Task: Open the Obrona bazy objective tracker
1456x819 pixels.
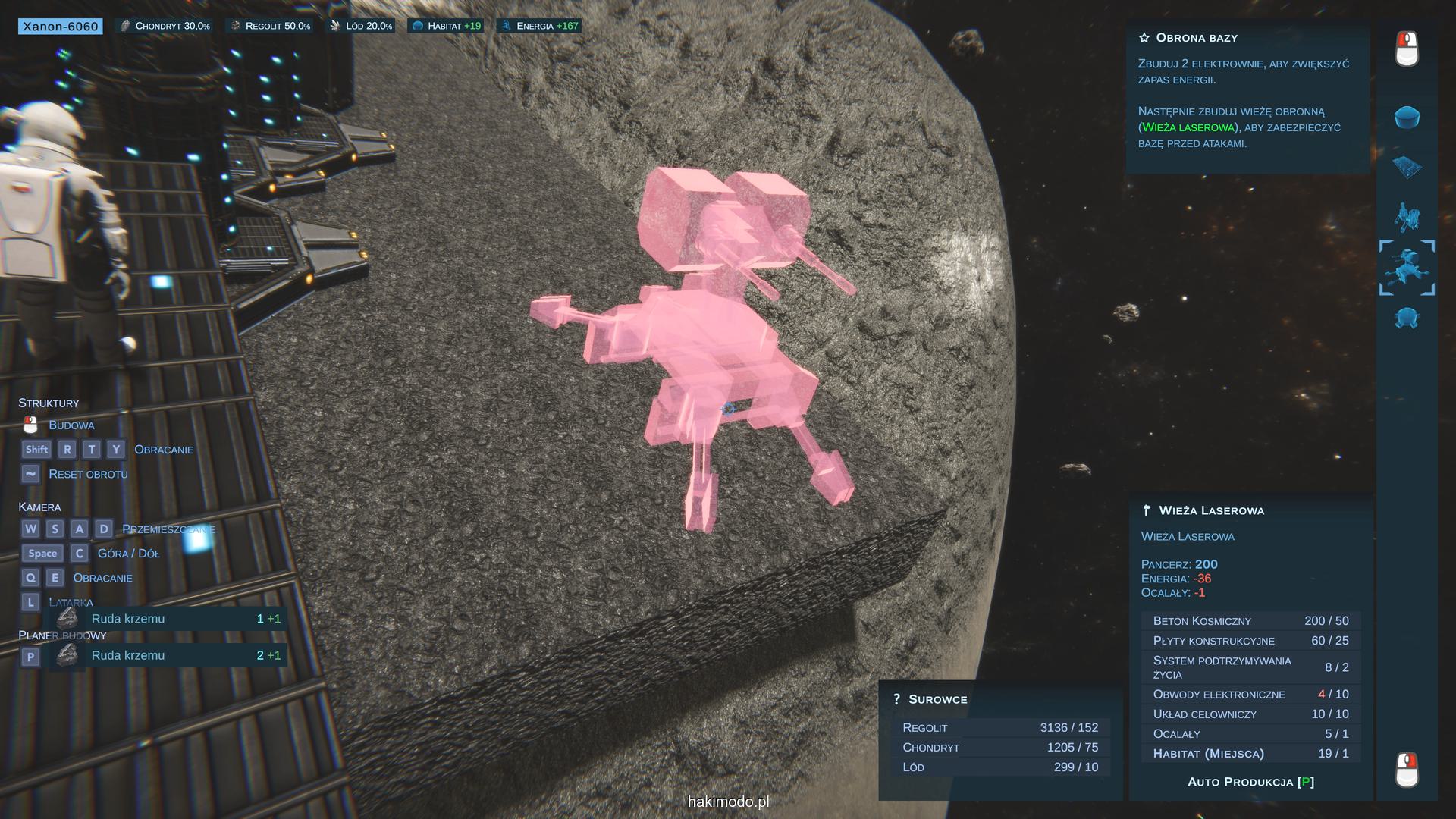Action: pyautogui.click(x=1196, y=38)
